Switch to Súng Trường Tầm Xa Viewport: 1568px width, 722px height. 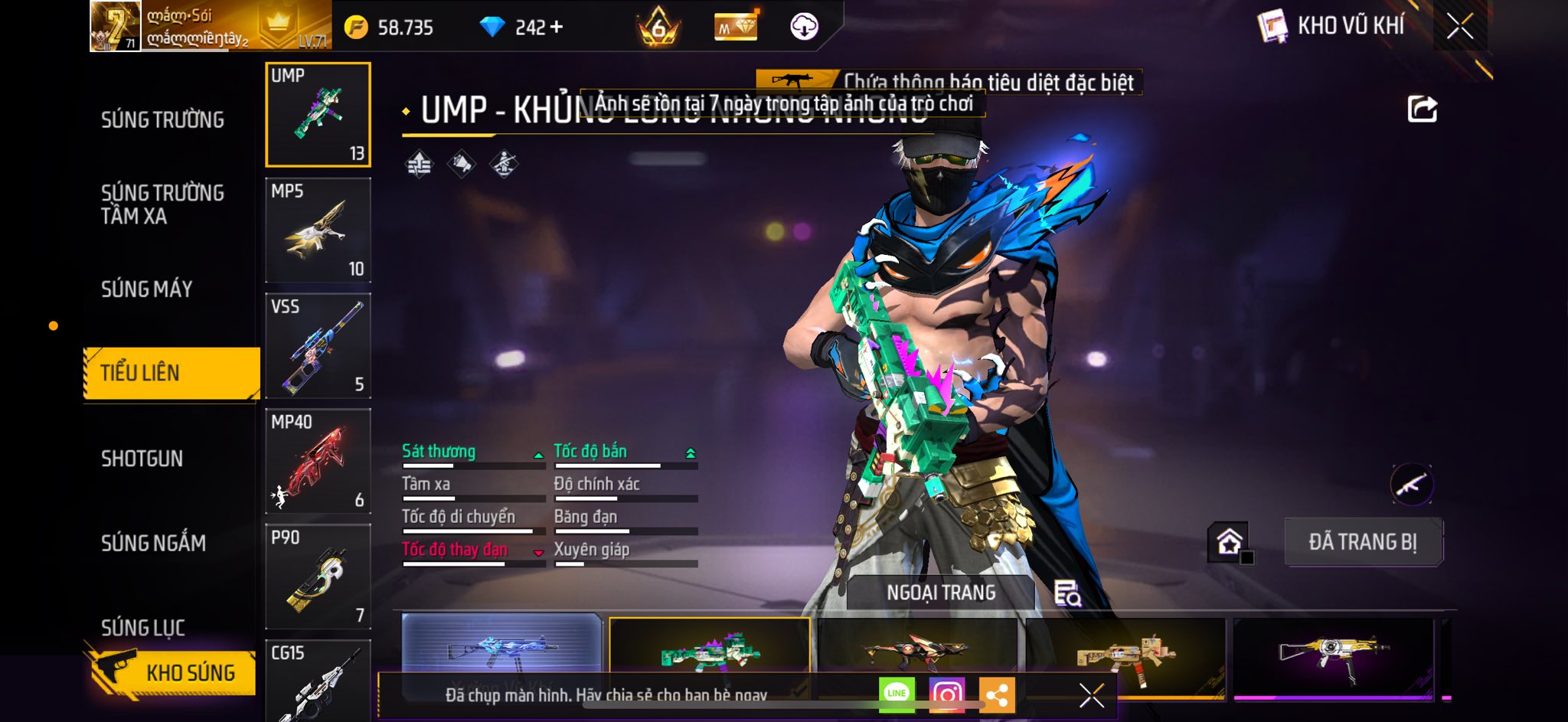pyautogui.click(x=162, y=204)
